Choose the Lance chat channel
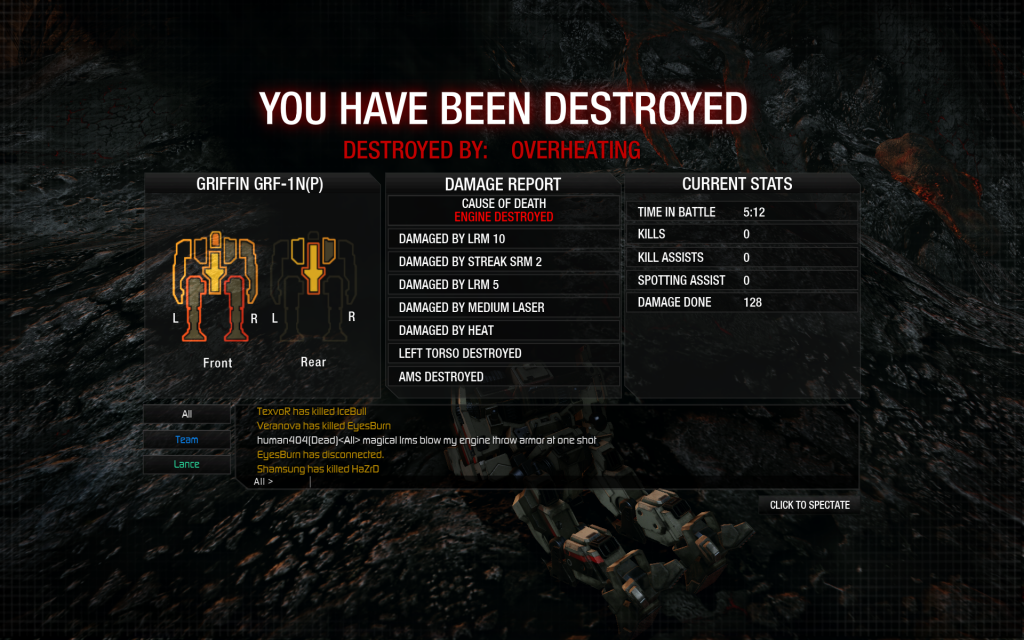 tap(187, 464)
